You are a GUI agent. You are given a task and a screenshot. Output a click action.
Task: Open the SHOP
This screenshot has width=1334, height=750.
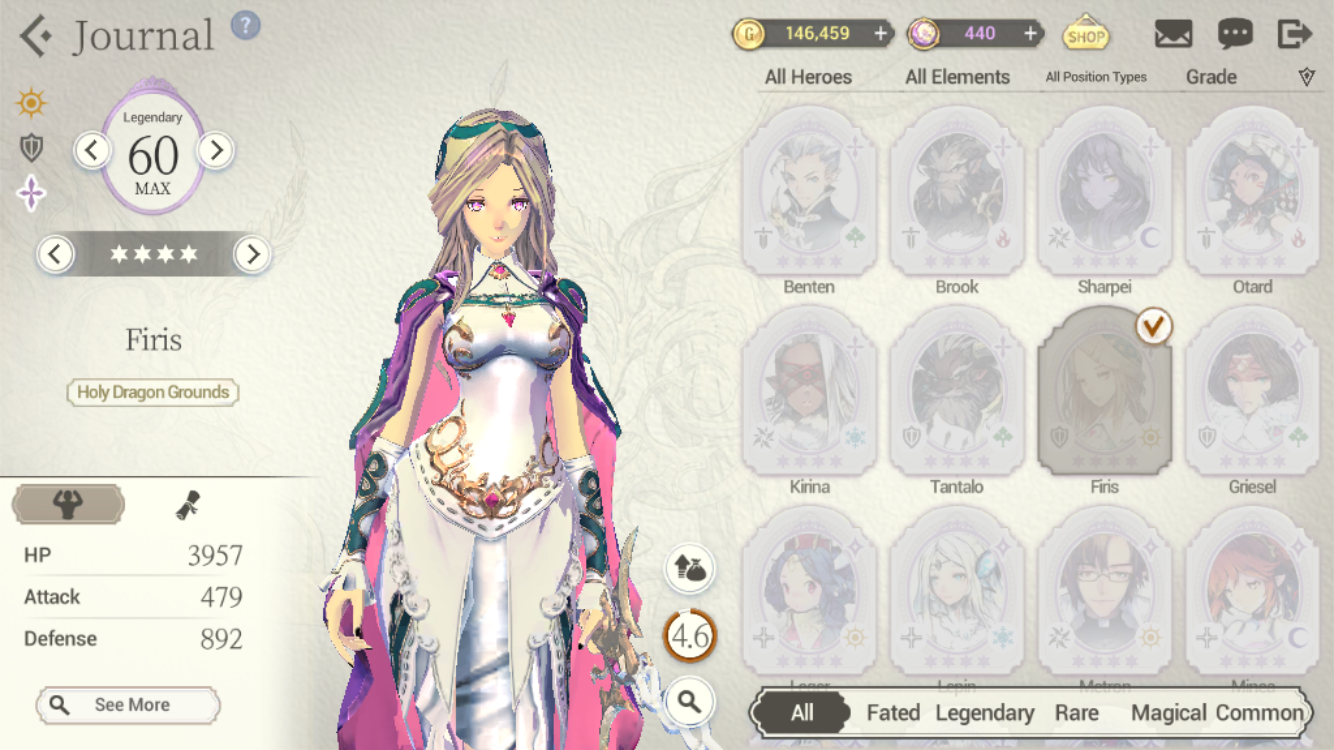pyautogui.click(x=1085, y=36)
